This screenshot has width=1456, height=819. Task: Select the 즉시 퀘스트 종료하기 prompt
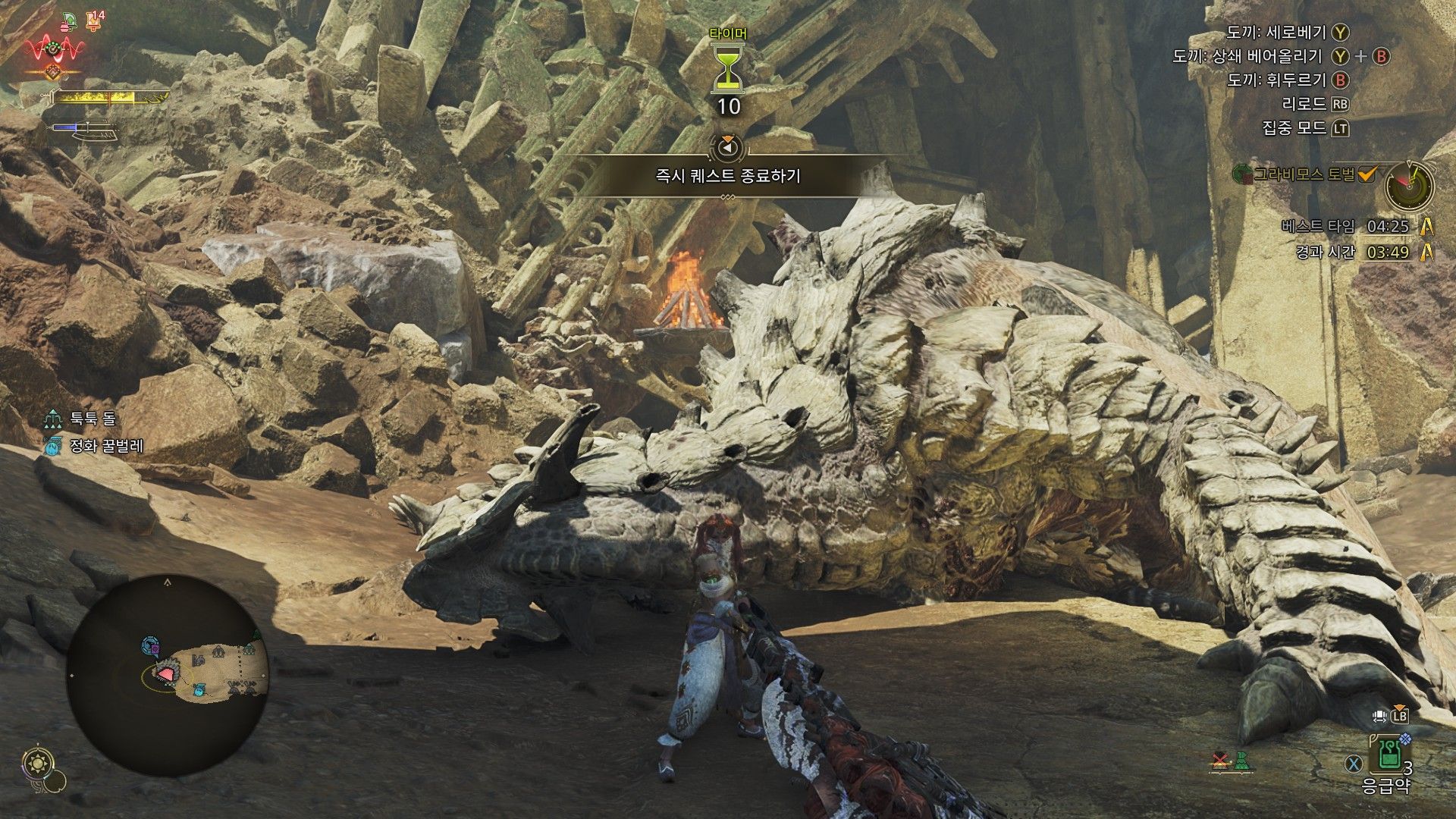click(728, 176)
